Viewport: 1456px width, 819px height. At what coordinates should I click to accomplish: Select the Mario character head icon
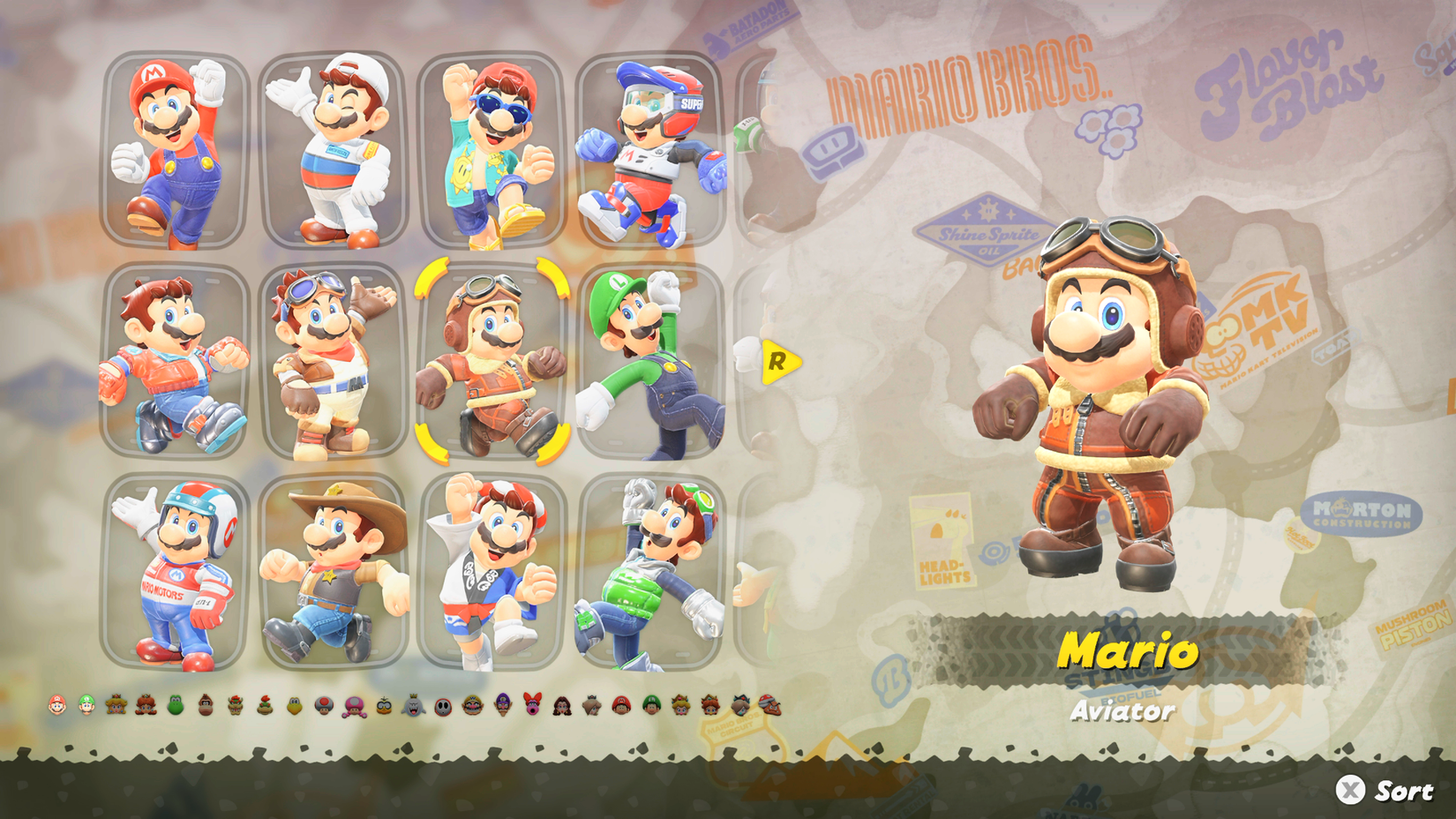[x=56, y=708]
